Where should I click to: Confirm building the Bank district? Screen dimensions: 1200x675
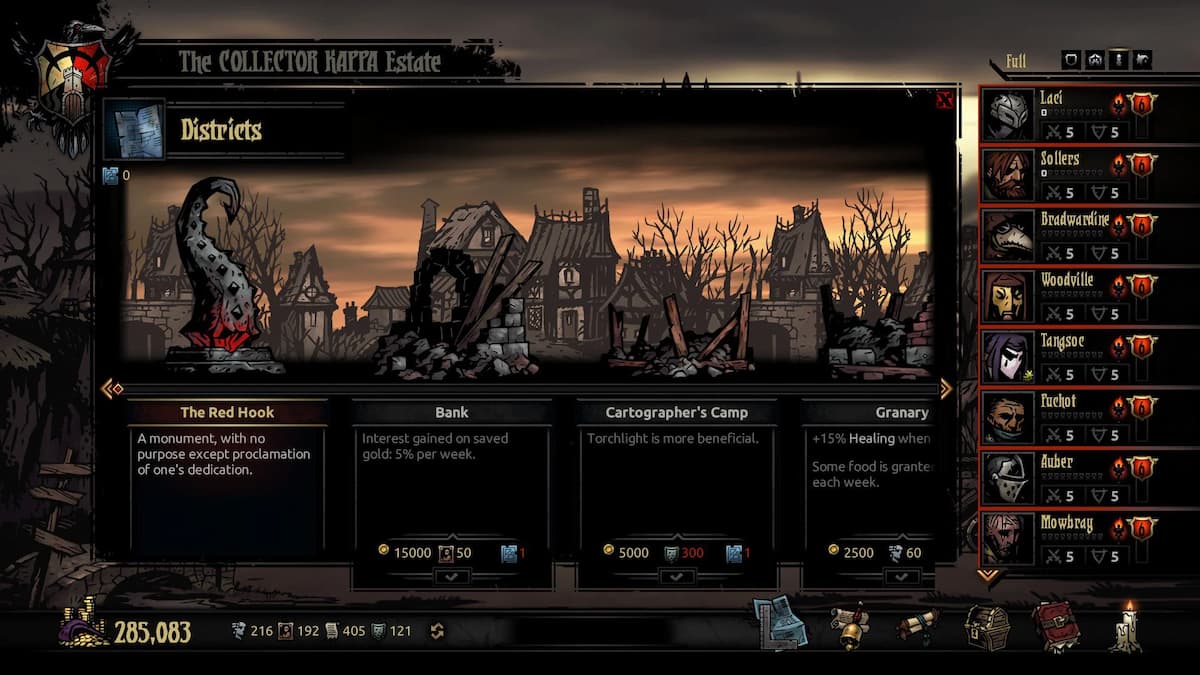click(x=451, y=576)
